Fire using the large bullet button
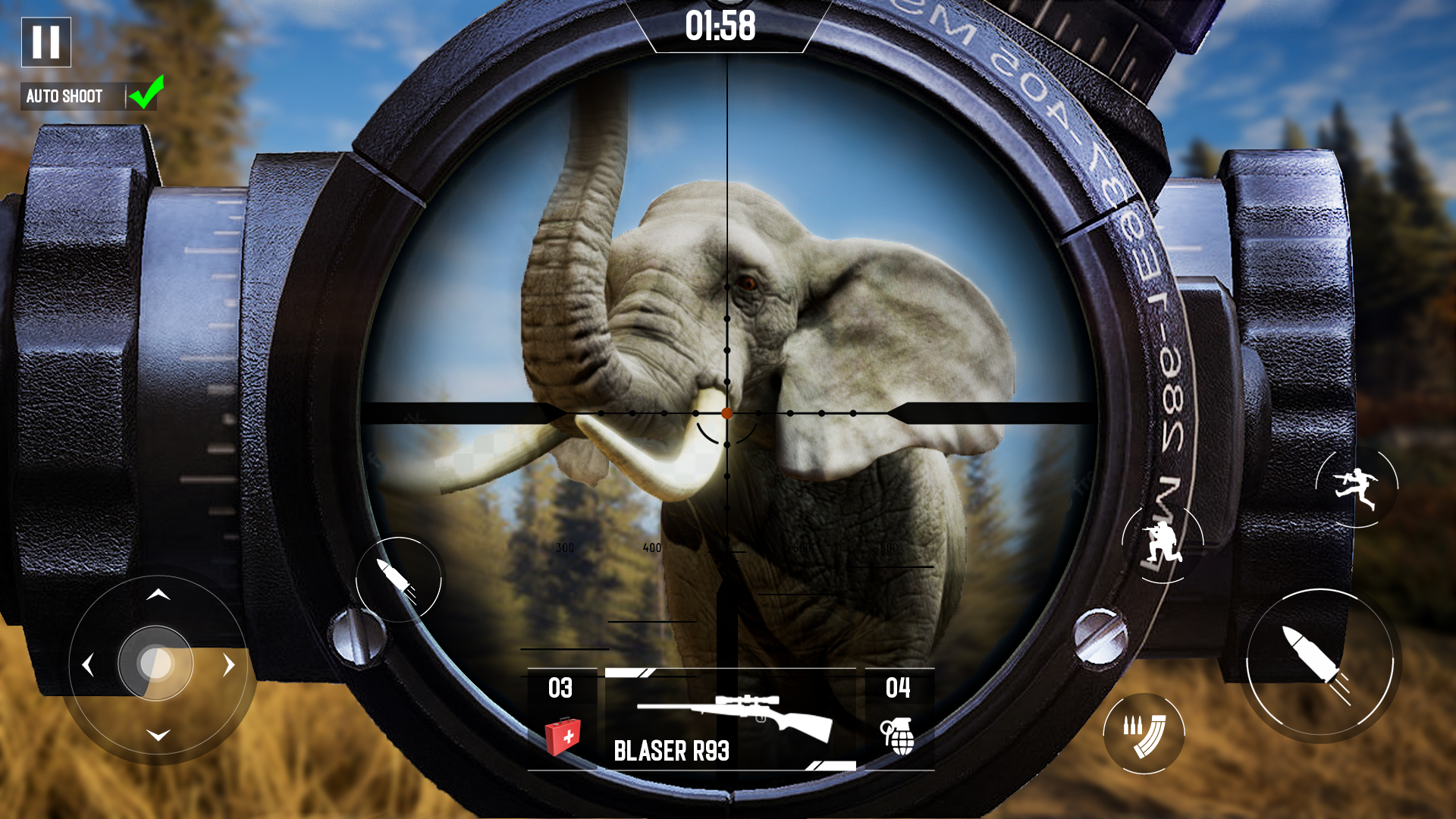Screen dimensions: 1456x819 pos(1323,661)
